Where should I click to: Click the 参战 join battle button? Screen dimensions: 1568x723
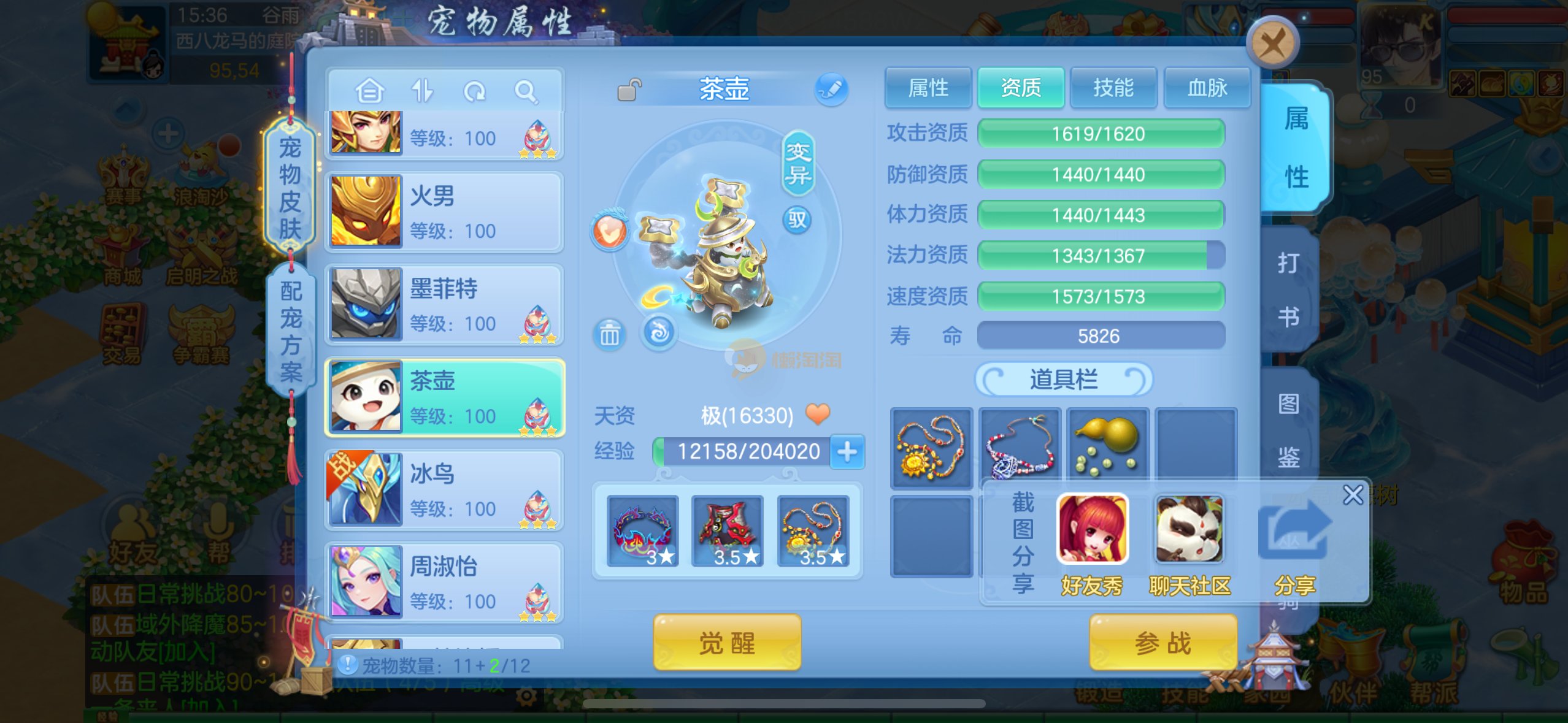1163,643
